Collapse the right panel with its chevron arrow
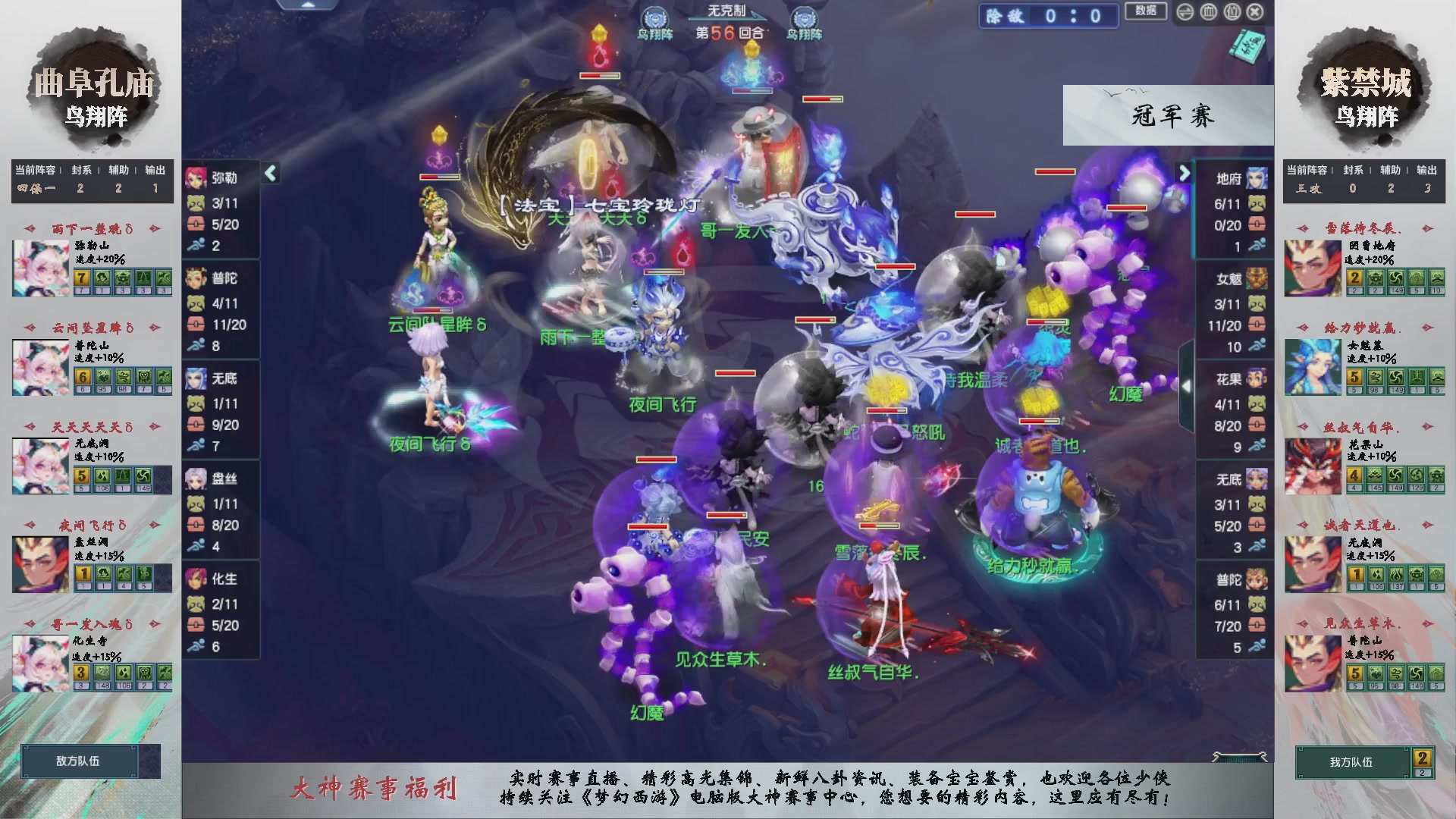The width and height of the screenshot is (1456, 819). (x=1184, y=172)
